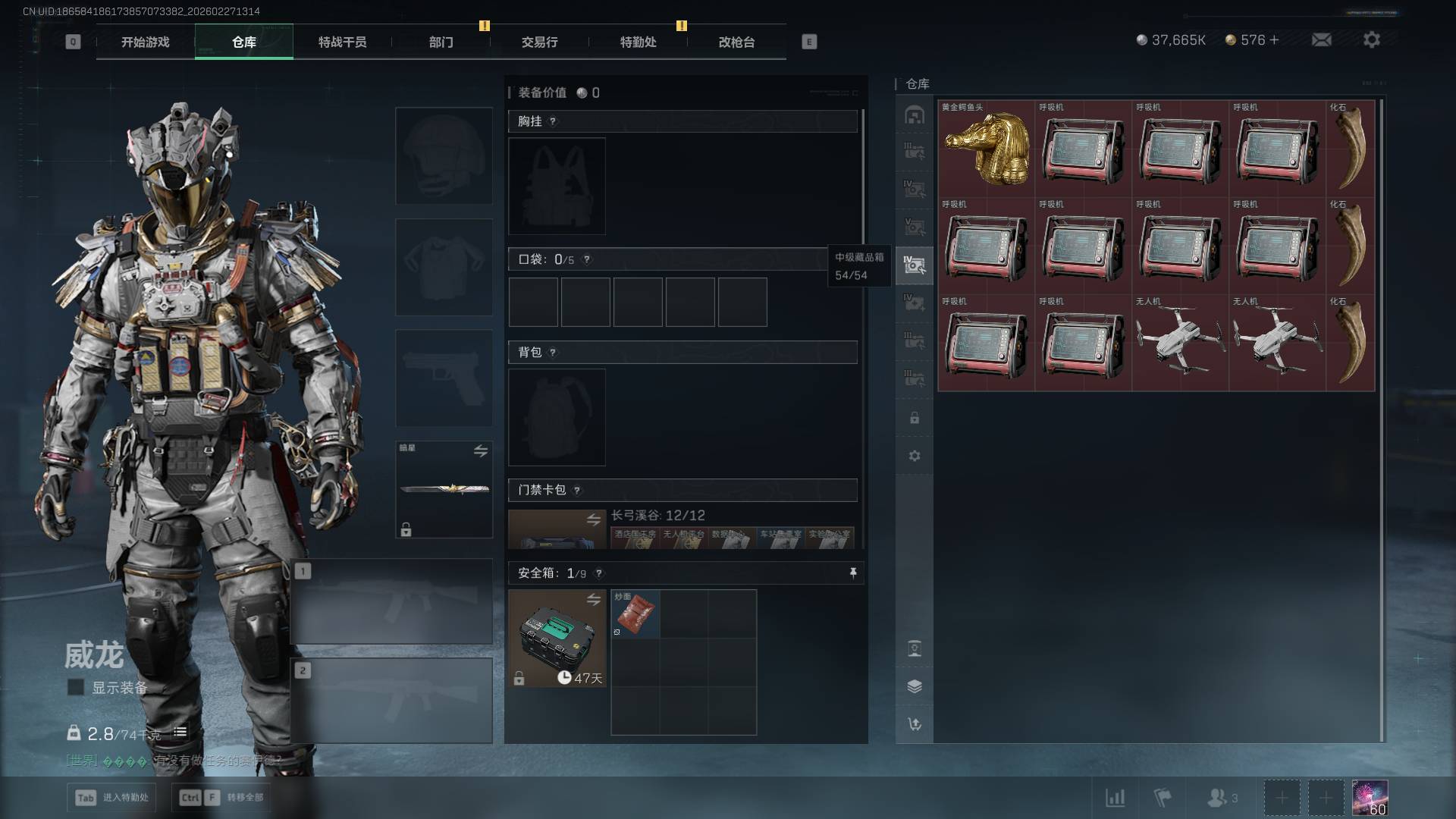Viewport: 1456px width, 819px height.
Task: Open the 开始游戏 tab
Action: [145, 42]
